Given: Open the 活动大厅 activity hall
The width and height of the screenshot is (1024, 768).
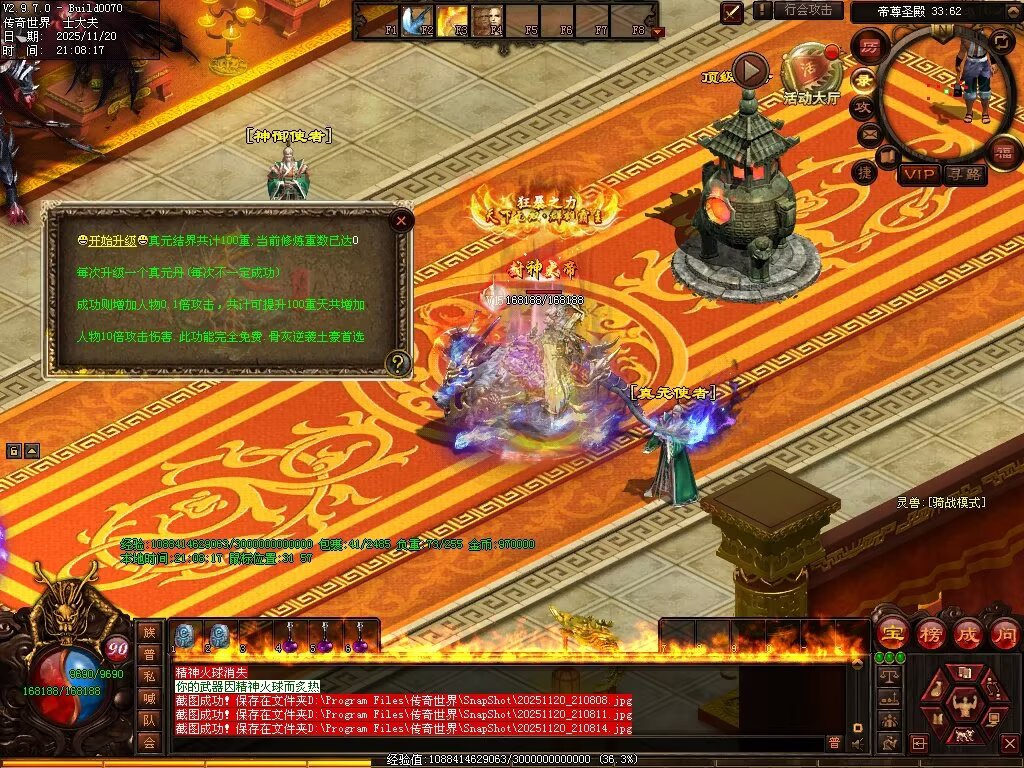Looking at the screenshot, I should coord(811,70).
